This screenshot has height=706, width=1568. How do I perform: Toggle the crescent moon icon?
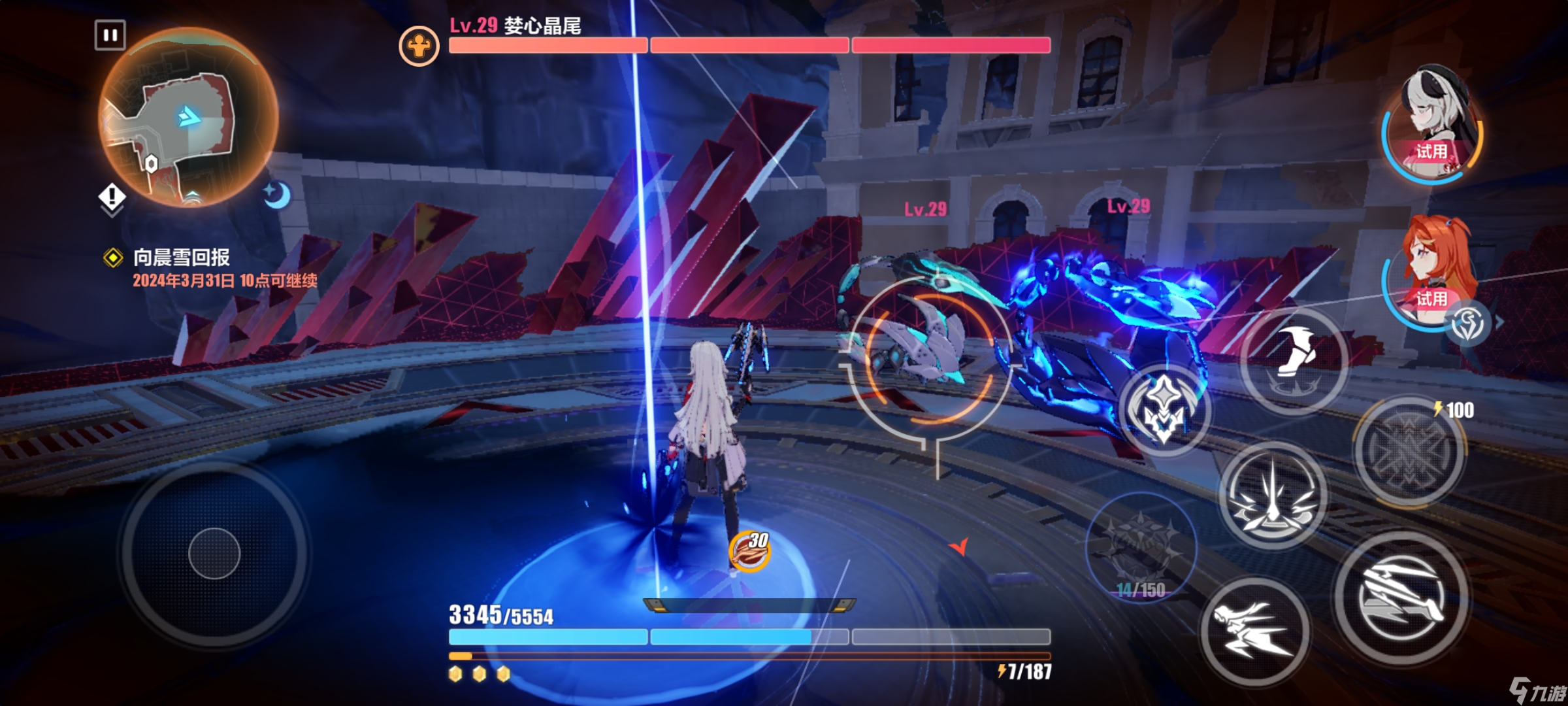(277, 195)
